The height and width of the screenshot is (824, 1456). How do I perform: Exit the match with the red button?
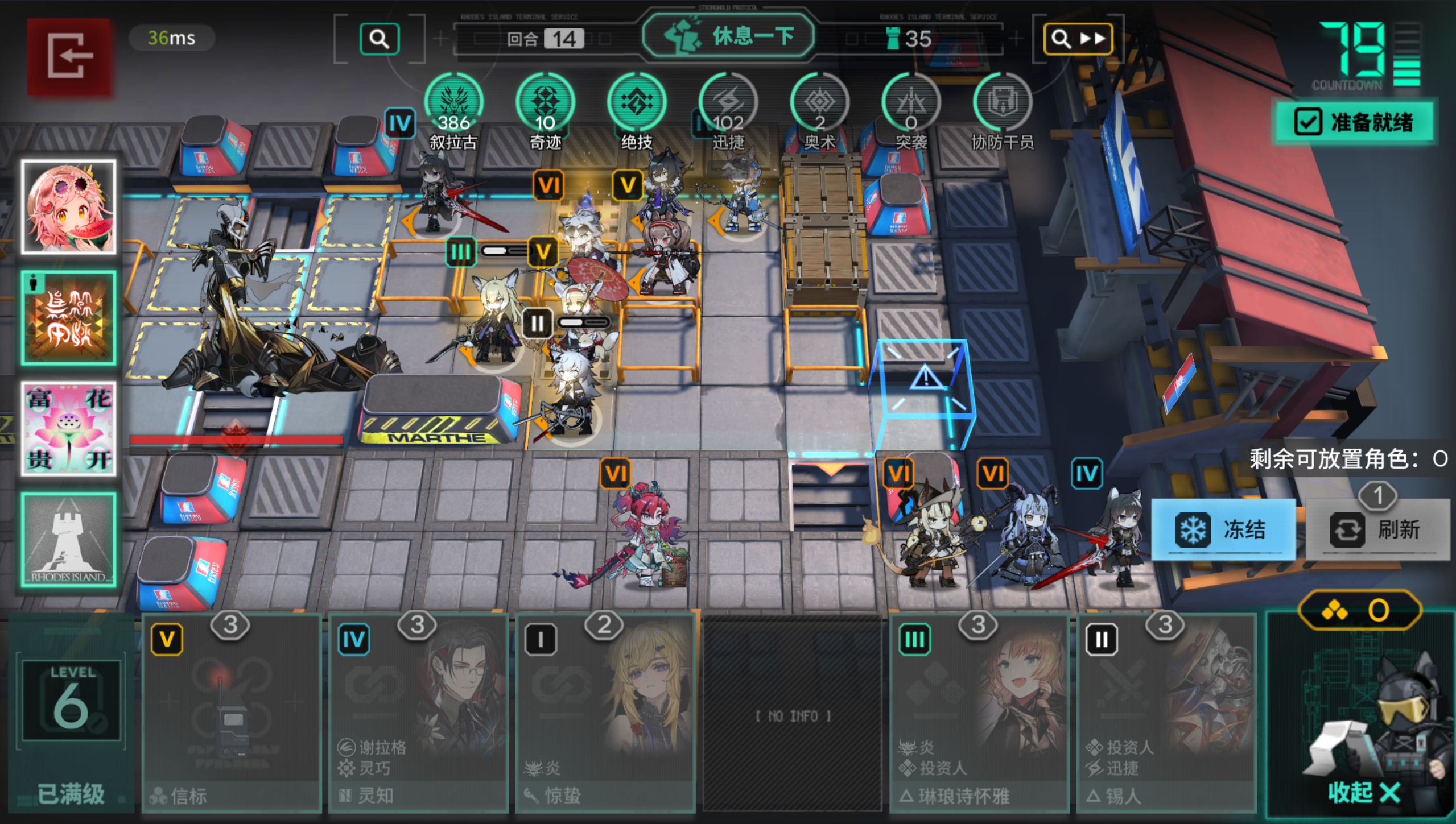point(69,56)
